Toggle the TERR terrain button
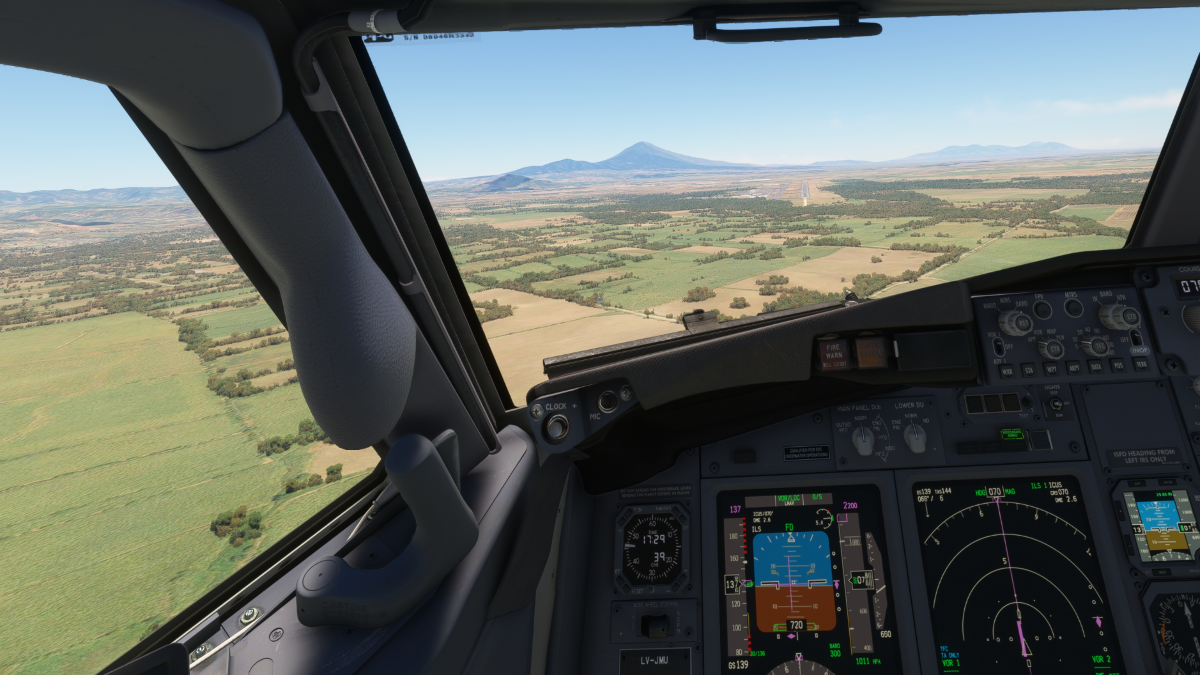 [1142, 365]
